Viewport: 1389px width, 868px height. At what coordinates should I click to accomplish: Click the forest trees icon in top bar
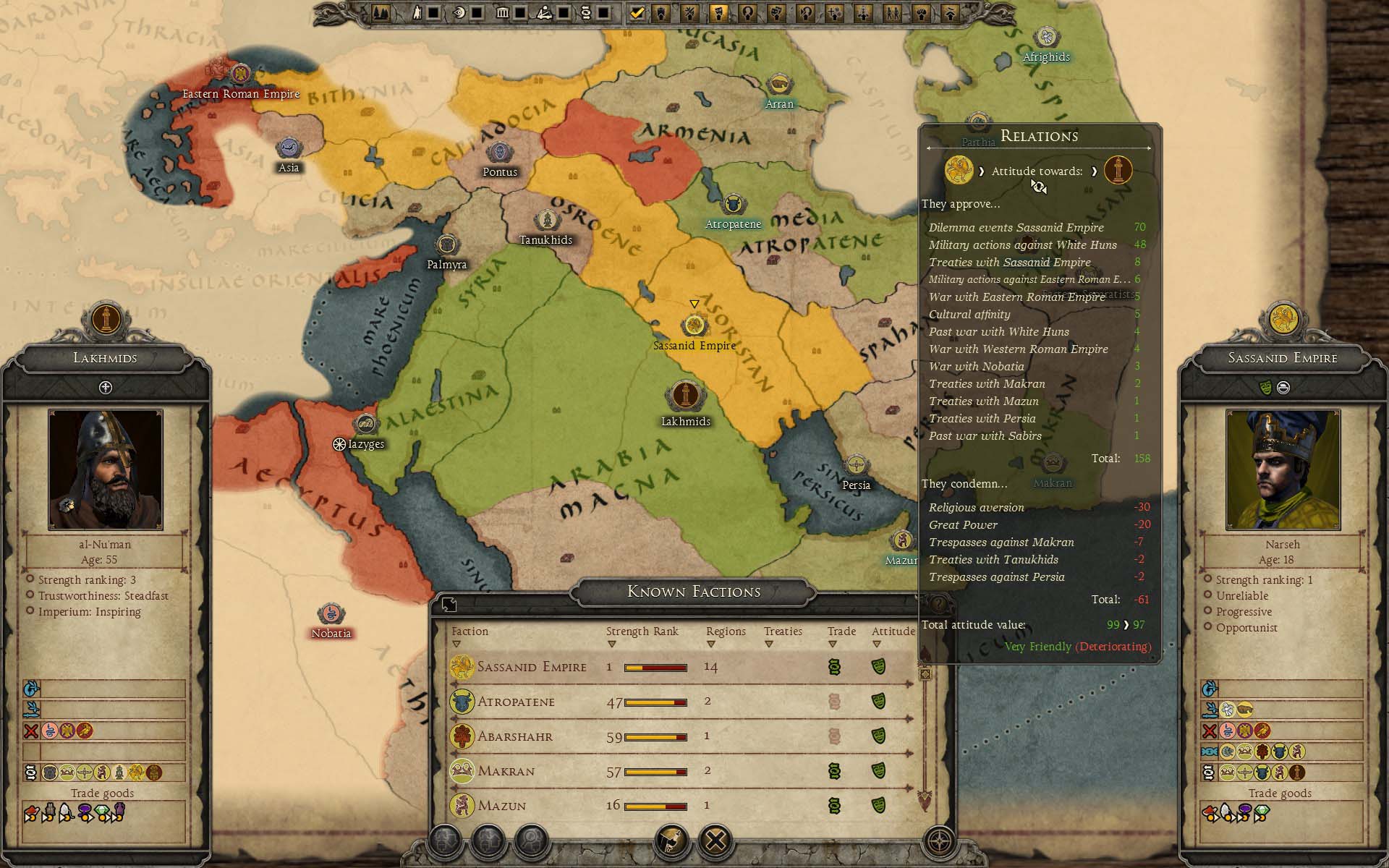[x=381, y=12]
